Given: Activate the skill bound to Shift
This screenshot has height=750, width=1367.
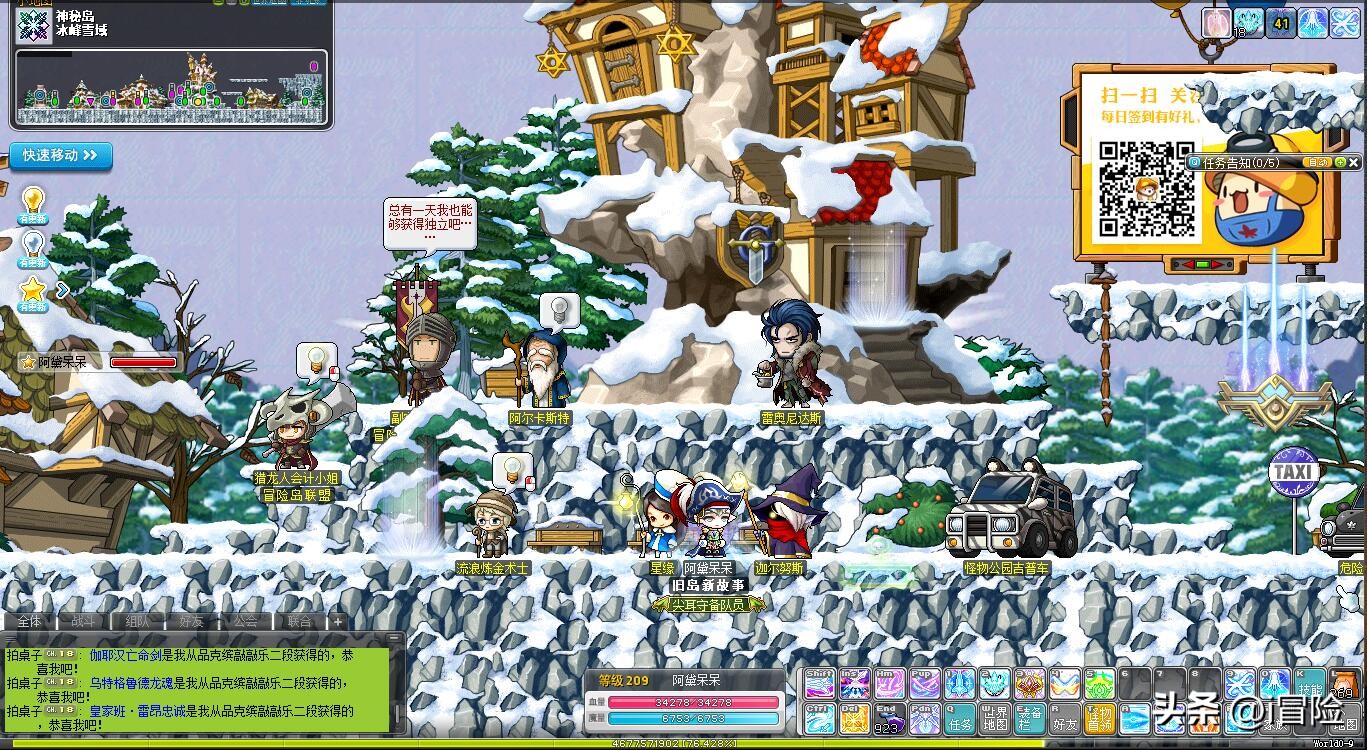Looking at the screenshot, I should tap(819, 684).
